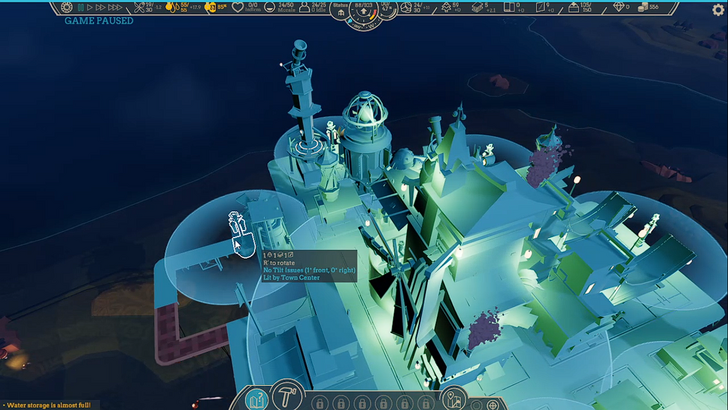Set game speed to triple fast-forward

tap(116, 7)
